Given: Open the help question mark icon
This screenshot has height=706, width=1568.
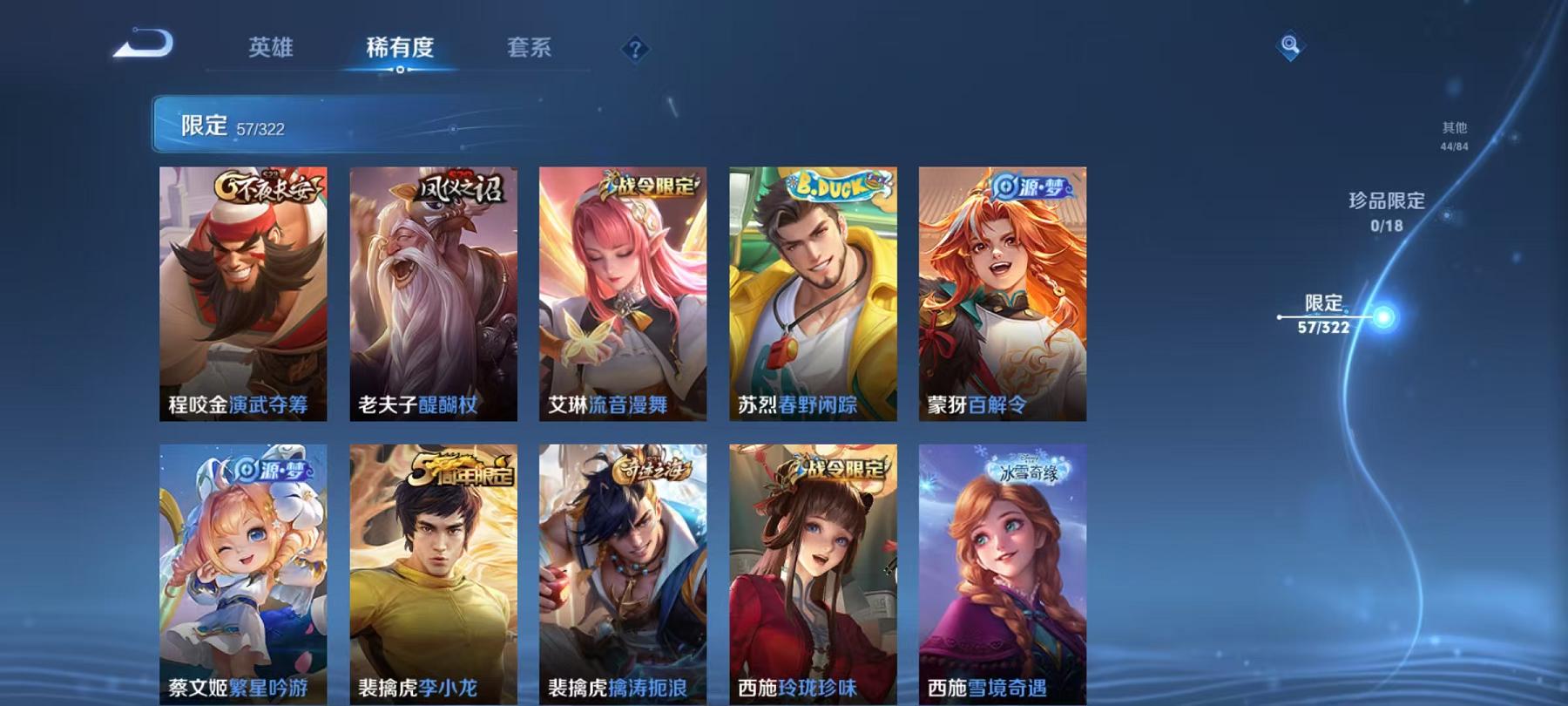Looking at the screenshot, I should coord(635,50).
